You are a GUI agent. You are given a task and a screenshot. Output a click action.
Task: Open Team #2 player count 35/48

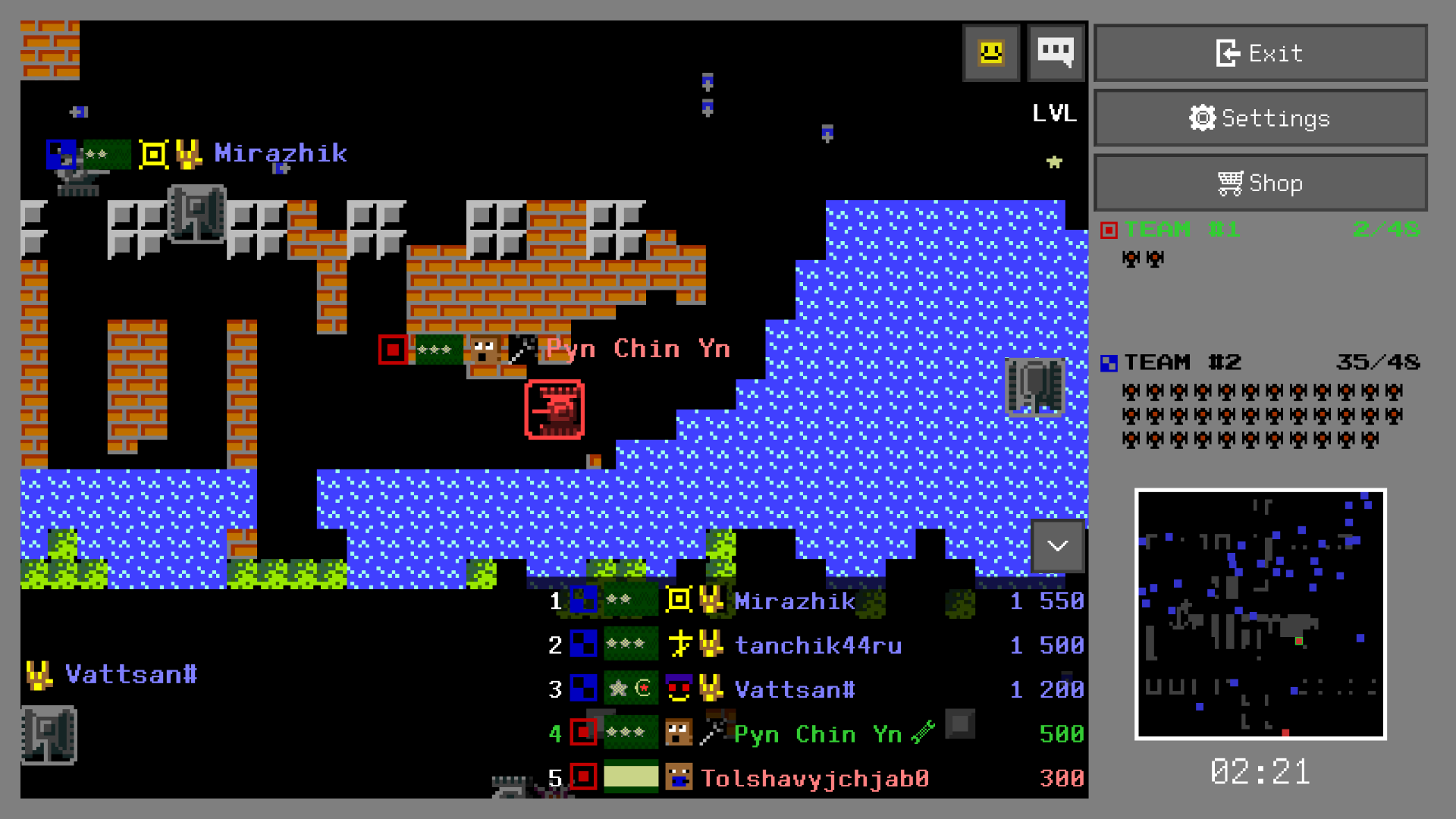click(x=1378, y=362)
